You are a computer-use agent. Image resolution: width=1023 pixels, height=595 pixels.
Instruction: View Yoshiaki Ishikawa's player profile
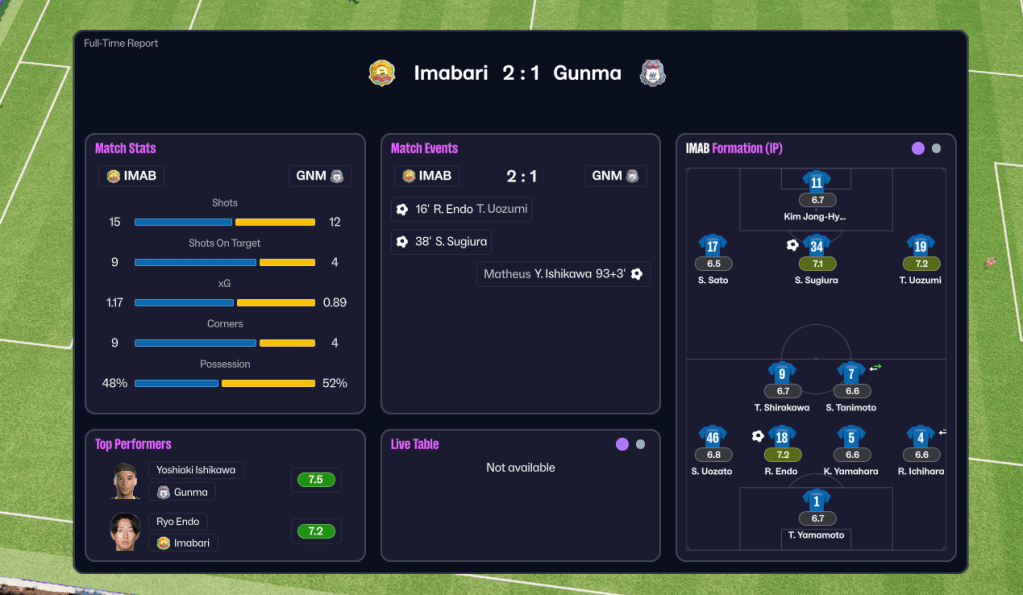click(x=196, y=470)
